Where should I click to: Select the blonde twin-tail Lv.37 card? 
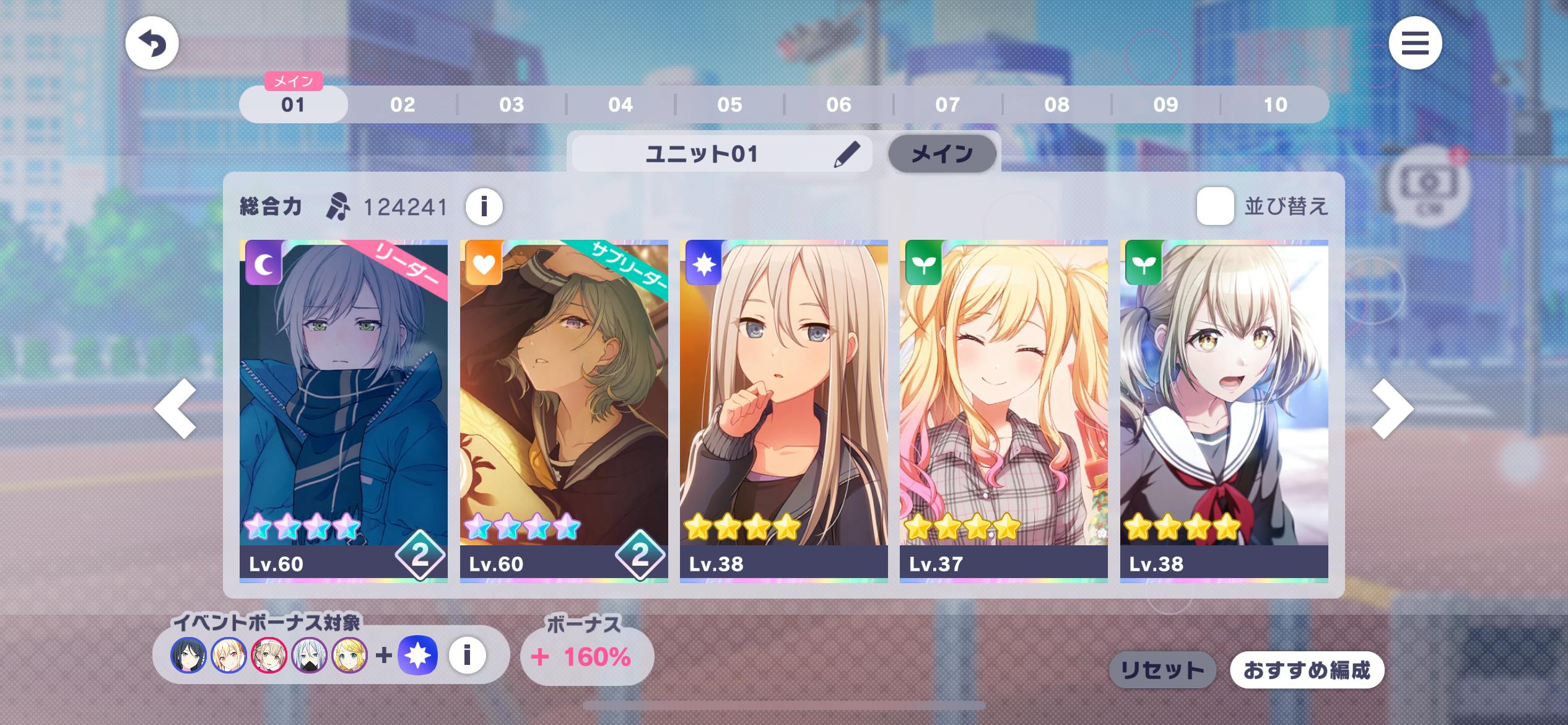[1003, 410]
